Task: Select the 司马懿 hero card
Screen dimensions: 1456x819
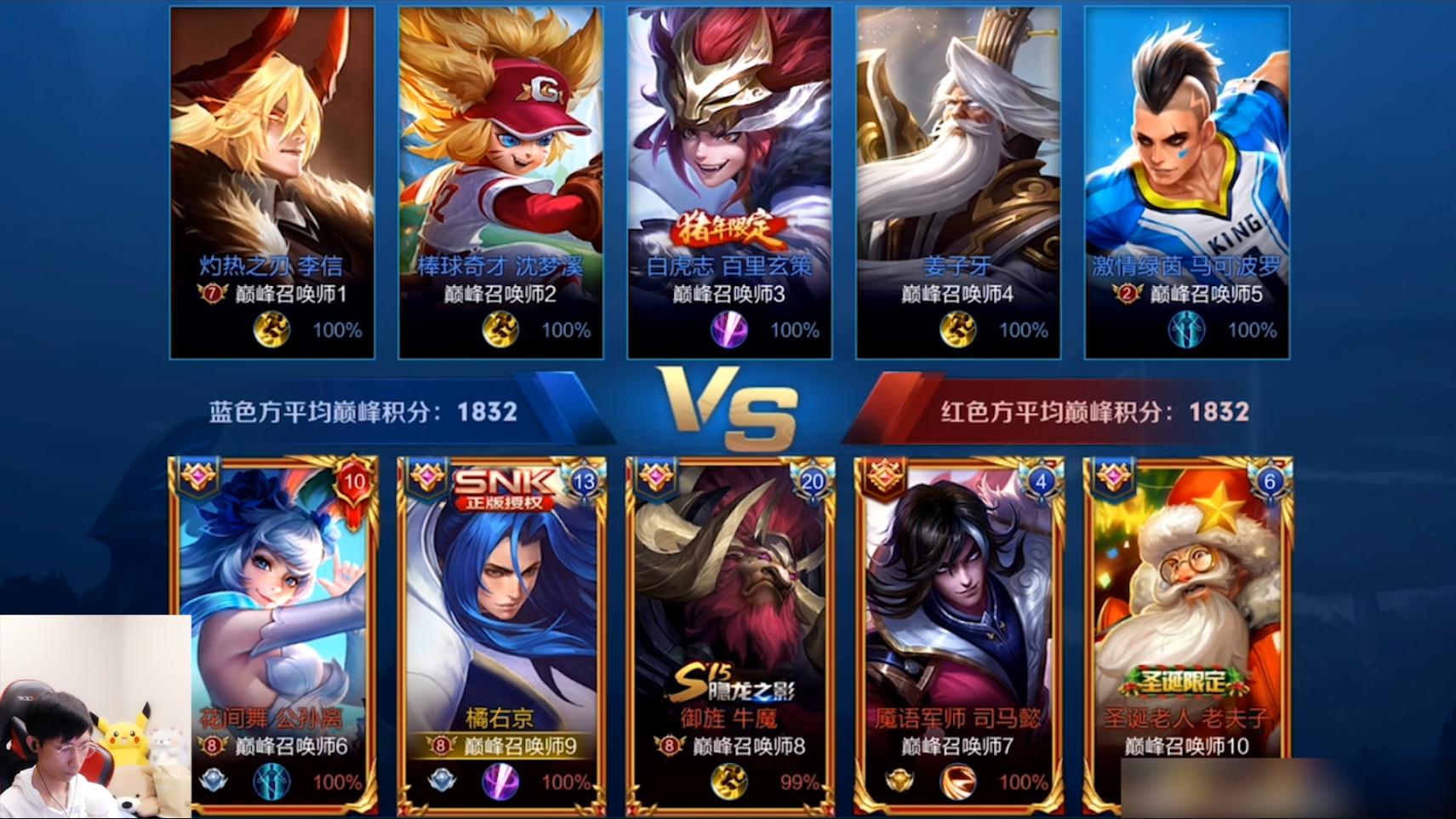Action: coord(959,634)
